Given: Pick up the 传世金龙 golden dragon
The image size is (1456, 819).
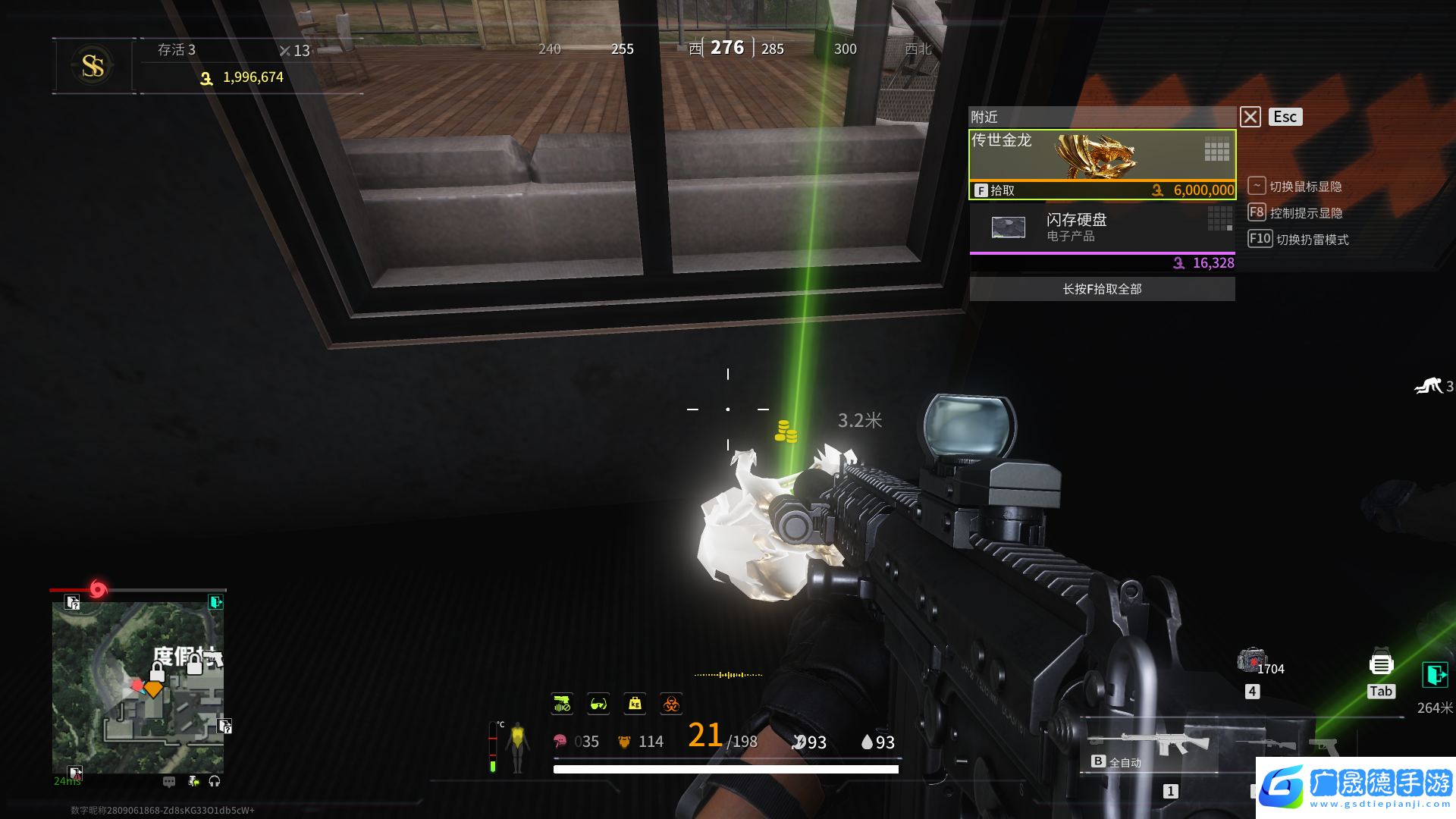Looking at the screenshot, I should pyautogui.click(x=1102, y=165).
